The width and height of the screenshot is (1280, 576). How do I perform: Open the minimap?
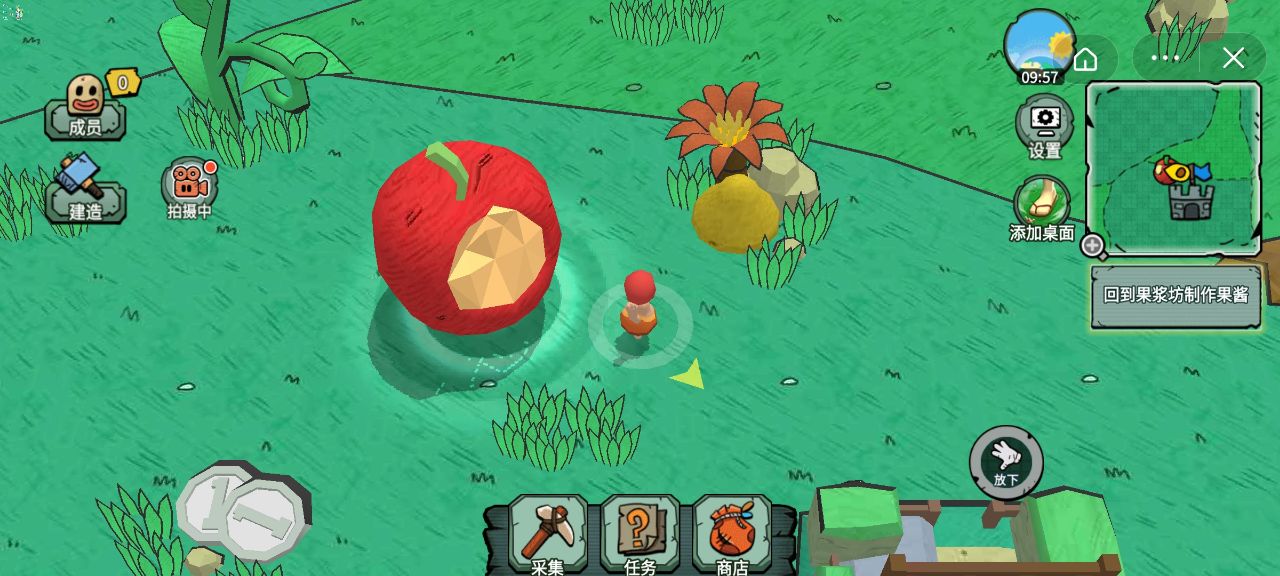1173,168
